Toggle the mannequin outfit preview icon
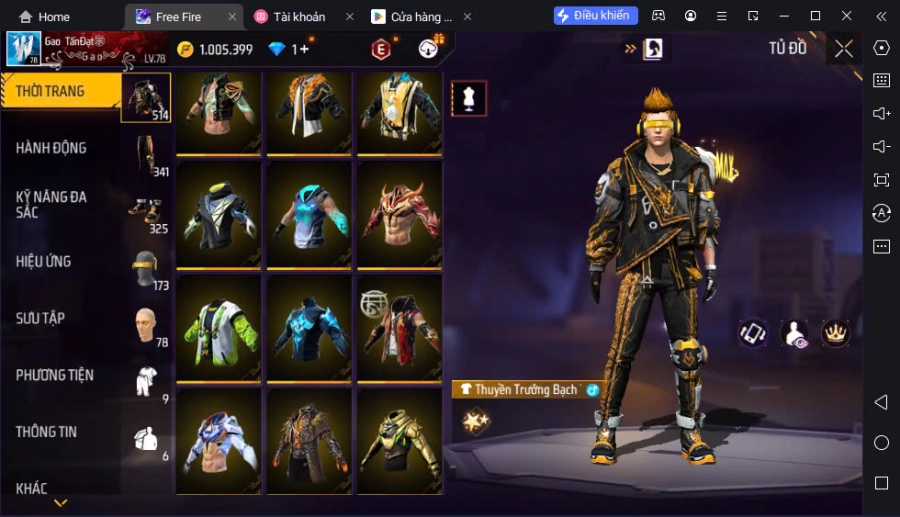 point(469,98)
